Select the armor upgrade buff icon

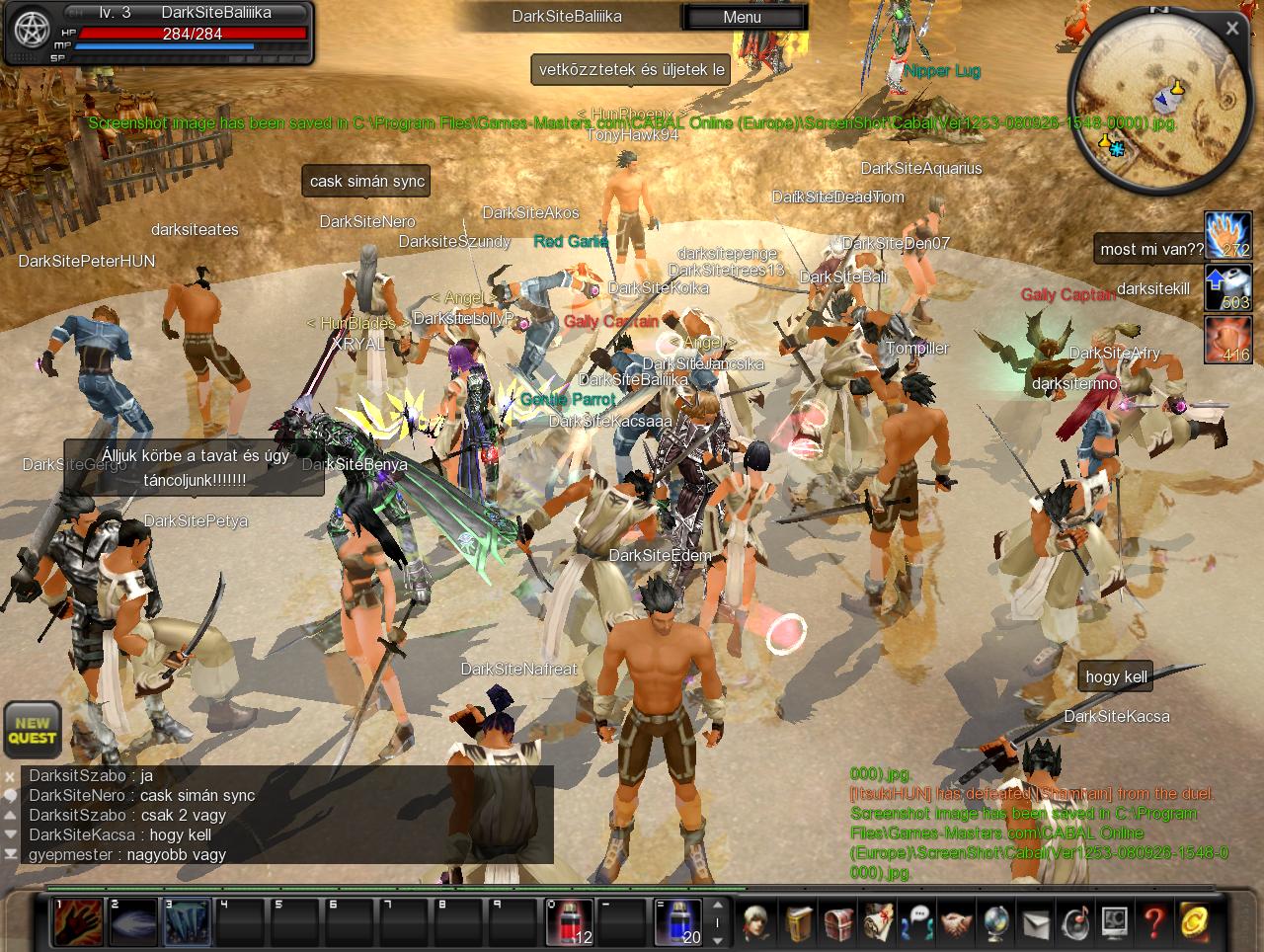1227,287
